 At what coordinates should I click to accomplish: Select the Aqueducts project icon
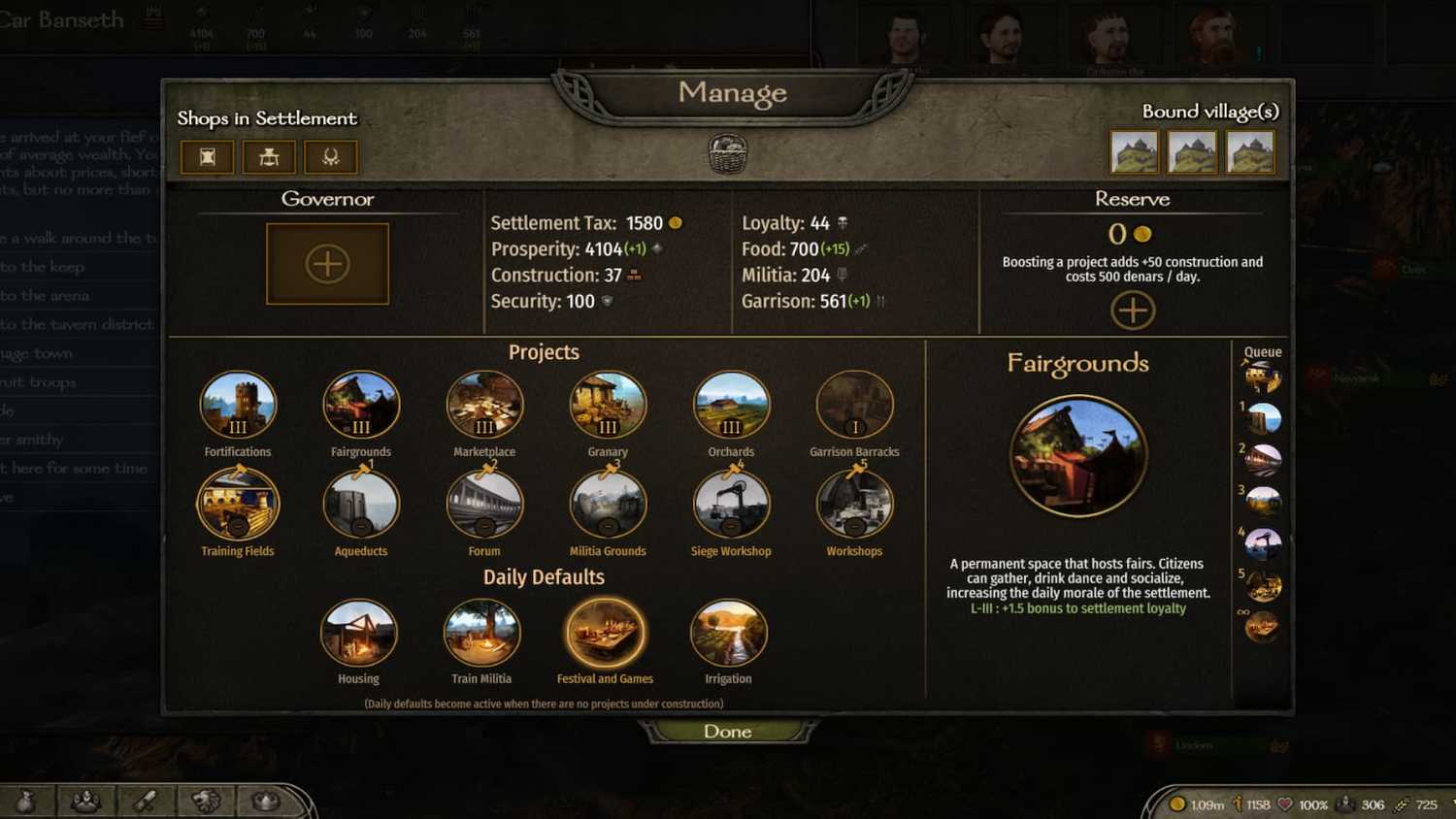(360, 505)
